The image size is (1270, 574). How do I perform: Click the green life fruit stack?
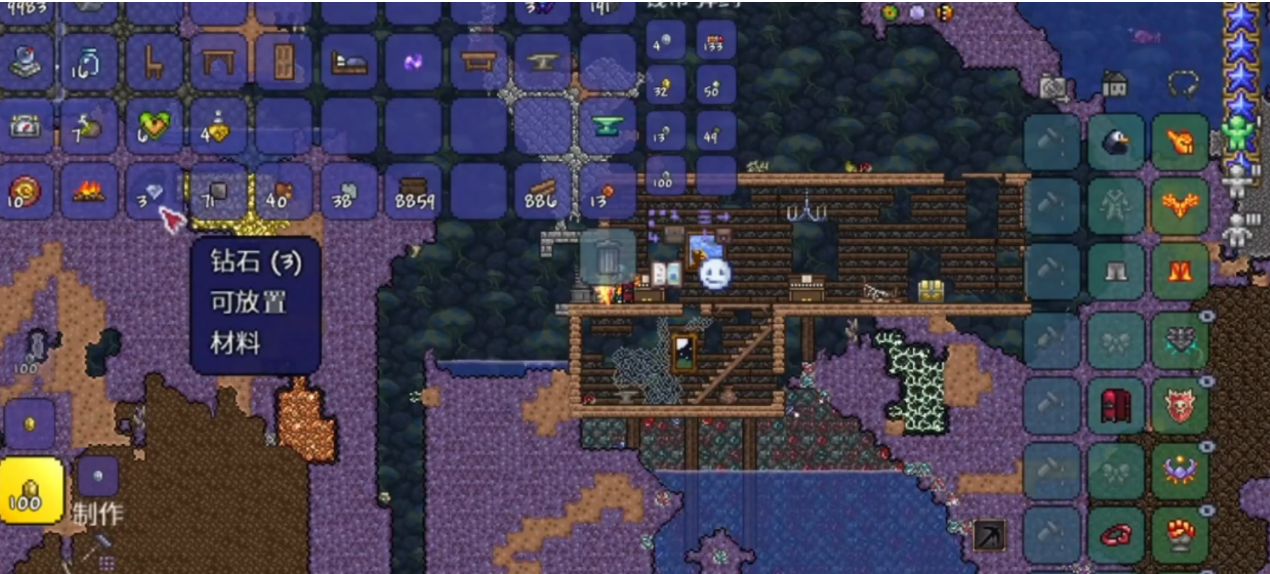[153, 127]
